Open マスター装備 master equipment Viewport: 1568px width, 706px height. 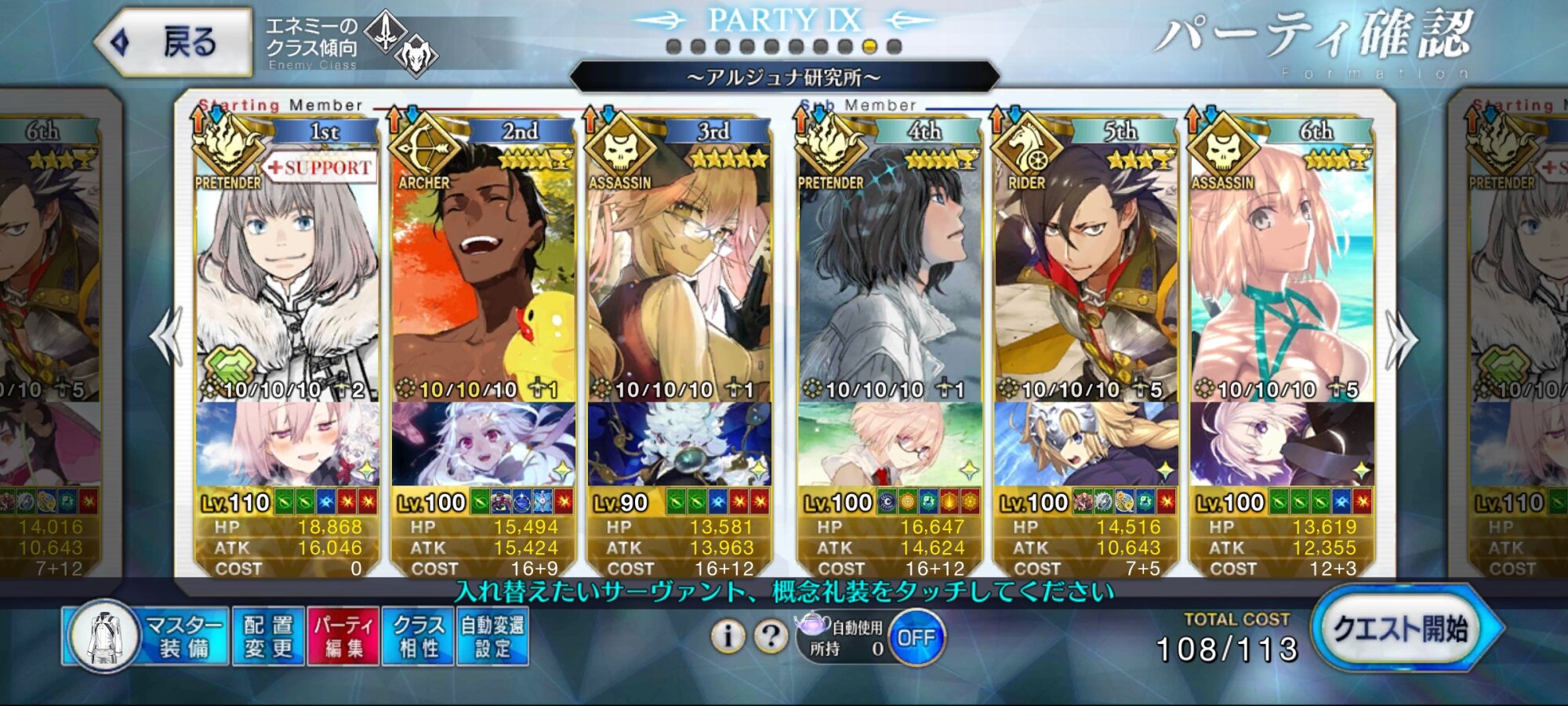(x=147, y=636)
